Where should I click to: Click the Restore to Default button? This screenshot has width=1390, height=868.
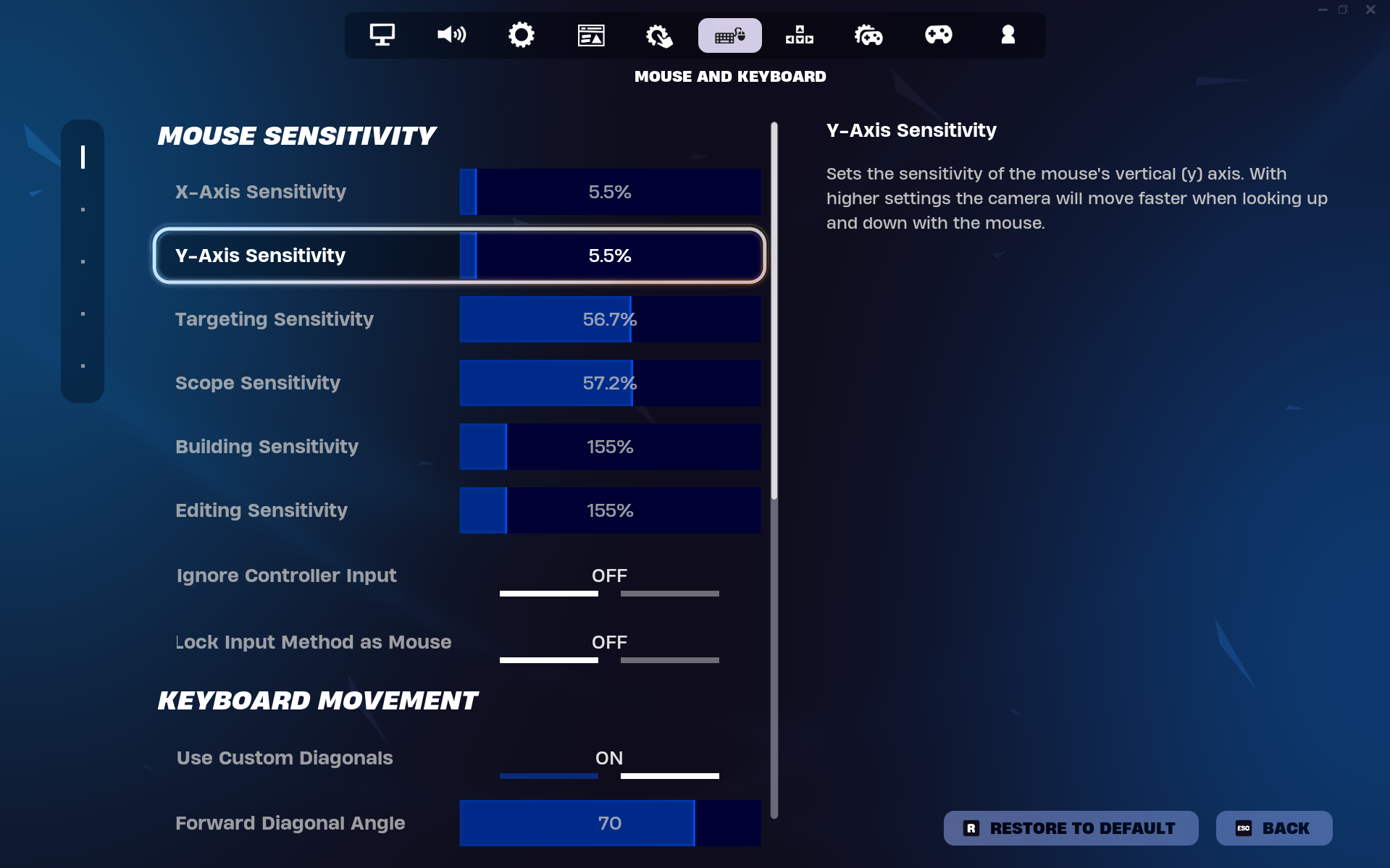[x=1070, y=827]
